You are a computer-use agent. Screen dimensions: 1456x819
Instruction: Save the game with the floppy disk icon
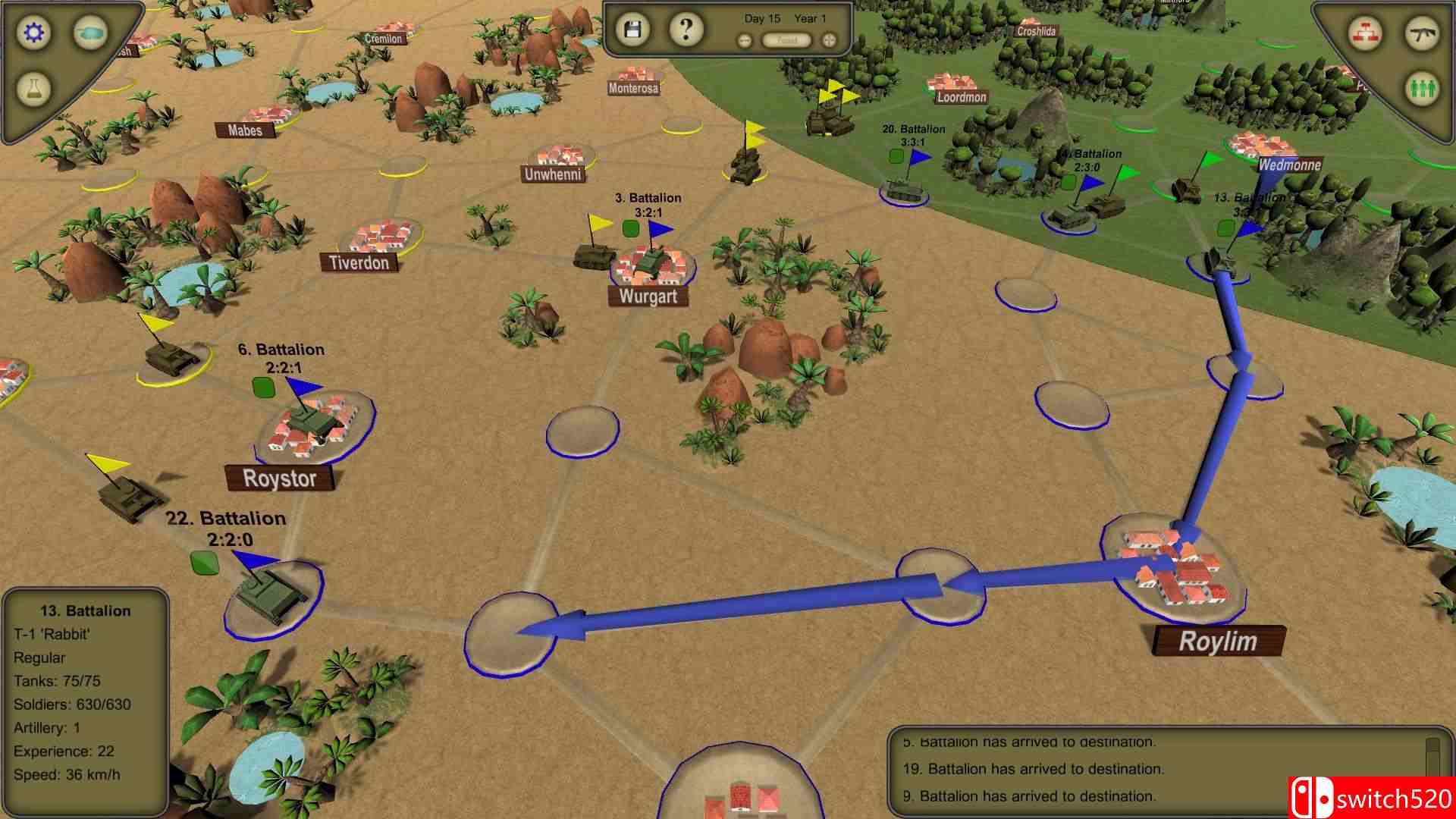pos(634,29)
